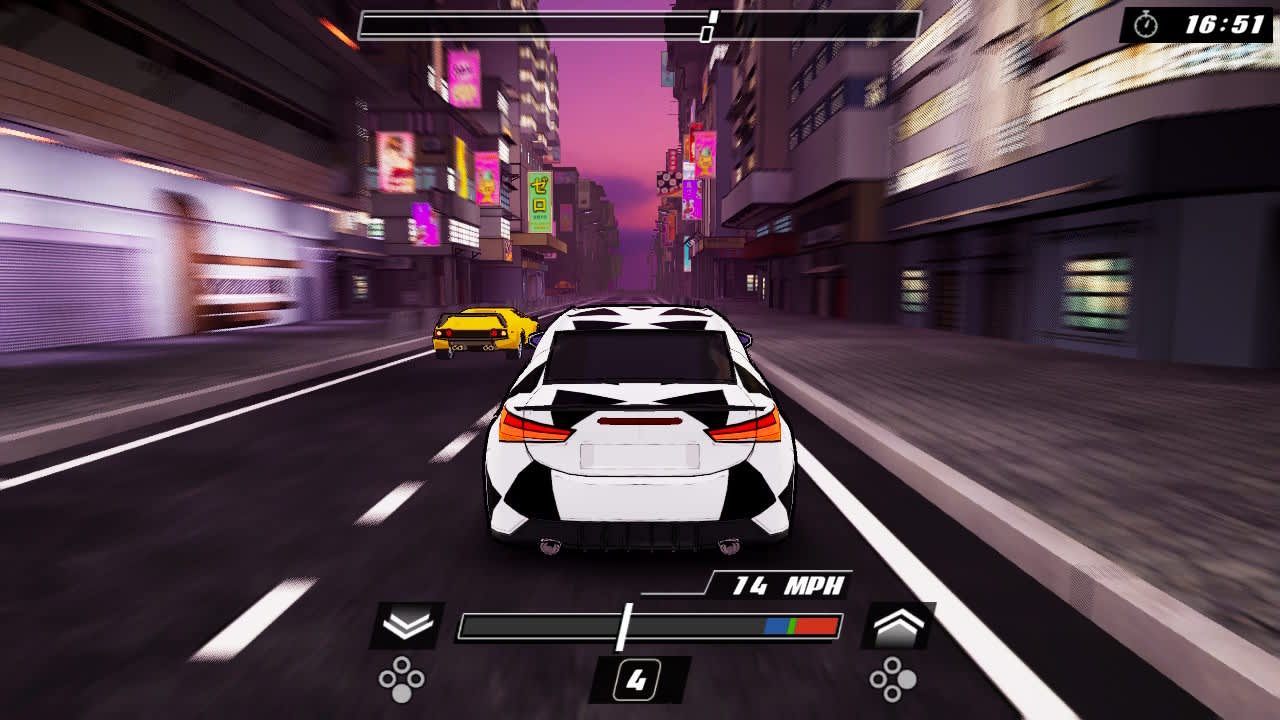Click the race position marker on top bar

(712, 17)
